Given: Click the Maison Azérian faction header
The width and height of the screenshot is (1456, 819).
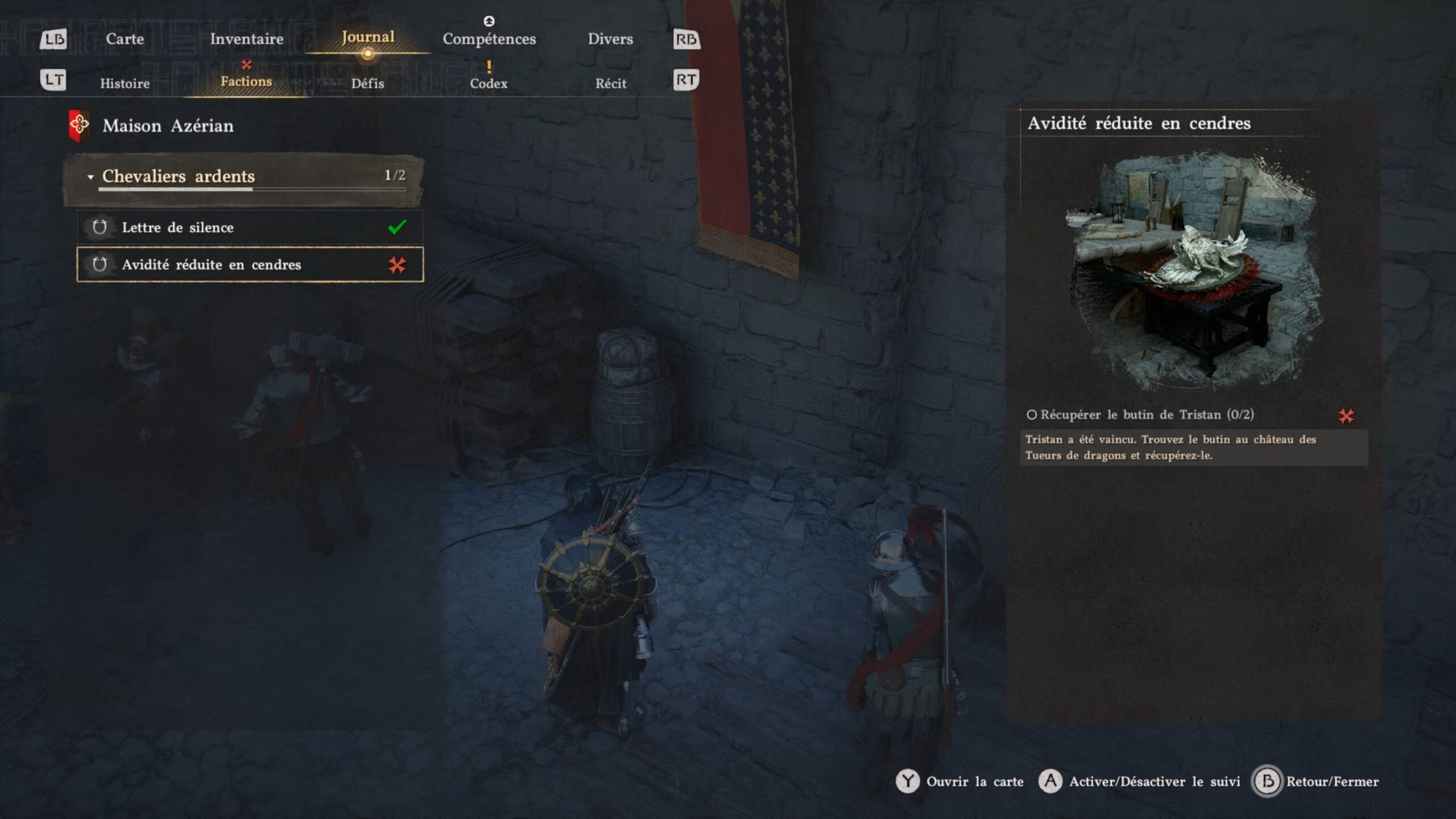Looking at the screenshot, I should (167, 126).
